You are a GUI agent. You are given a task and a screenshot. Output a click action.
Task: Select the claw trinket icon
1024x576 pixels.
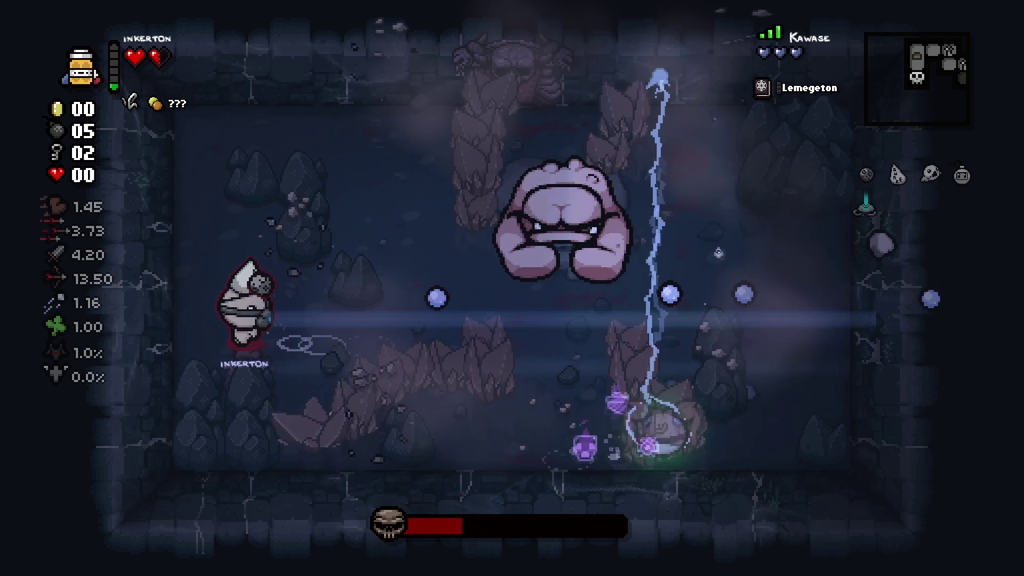tap(130, 101)
